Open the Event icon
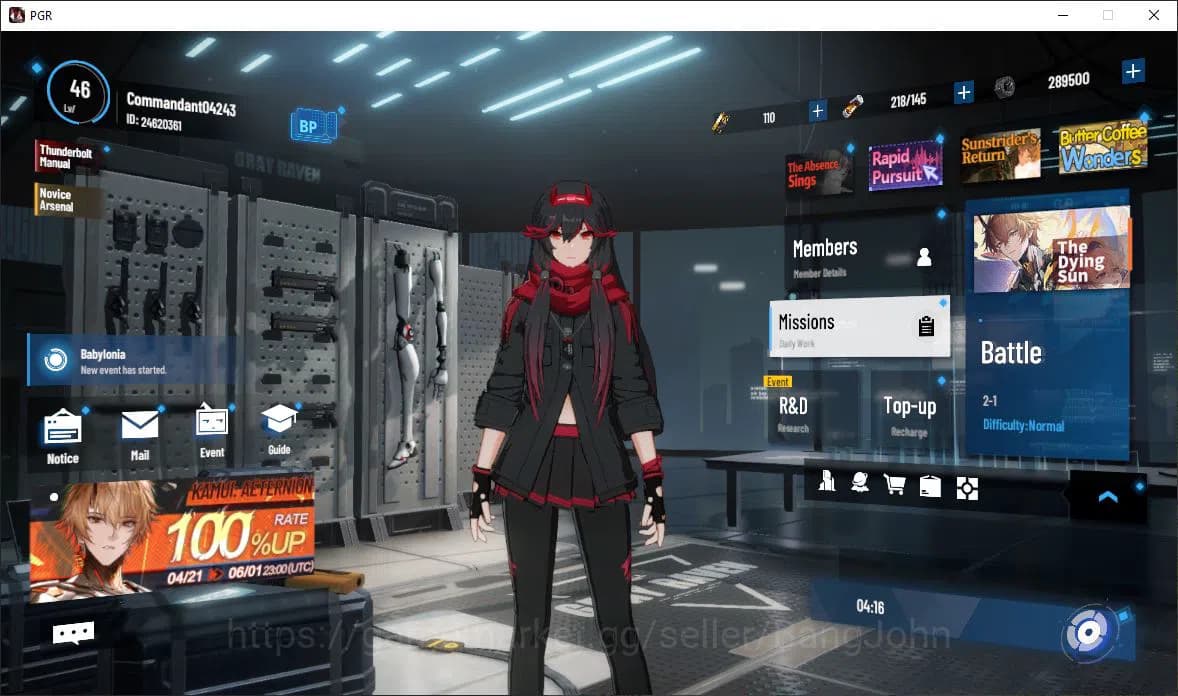1178x696 pixels. click(x=212, y=430)
